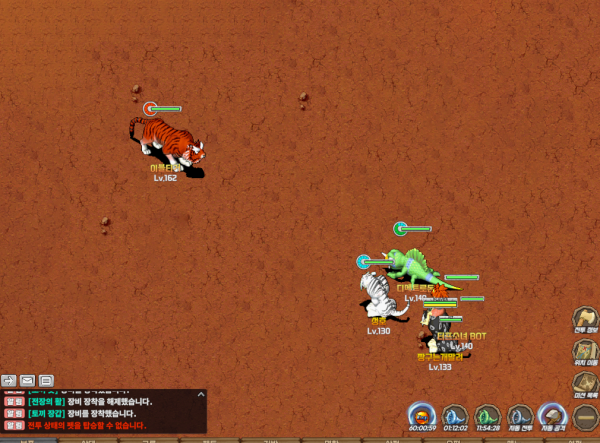Open the 미션 목록 mission list scroll icon
This screenshot has height=443, width=600.
pyautogui.click(x=585, y=383)
